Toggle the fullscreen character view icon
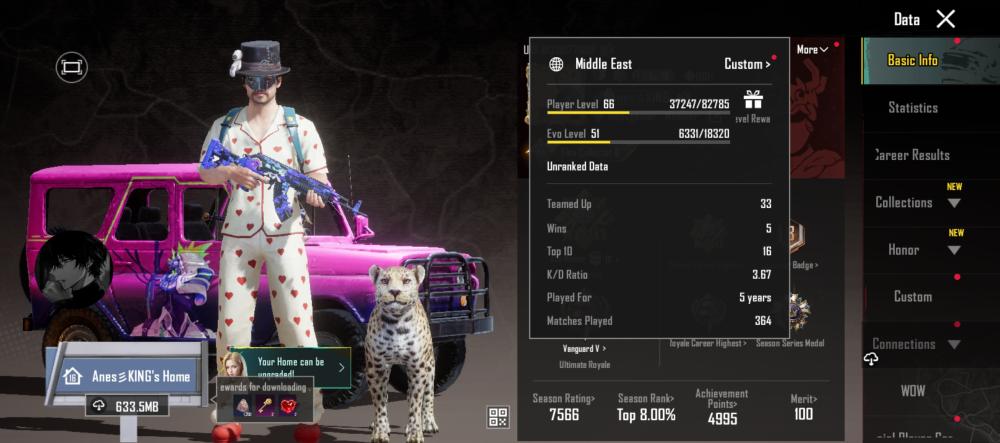Screen dimensions: 1000x443 (x=72, y=67)
